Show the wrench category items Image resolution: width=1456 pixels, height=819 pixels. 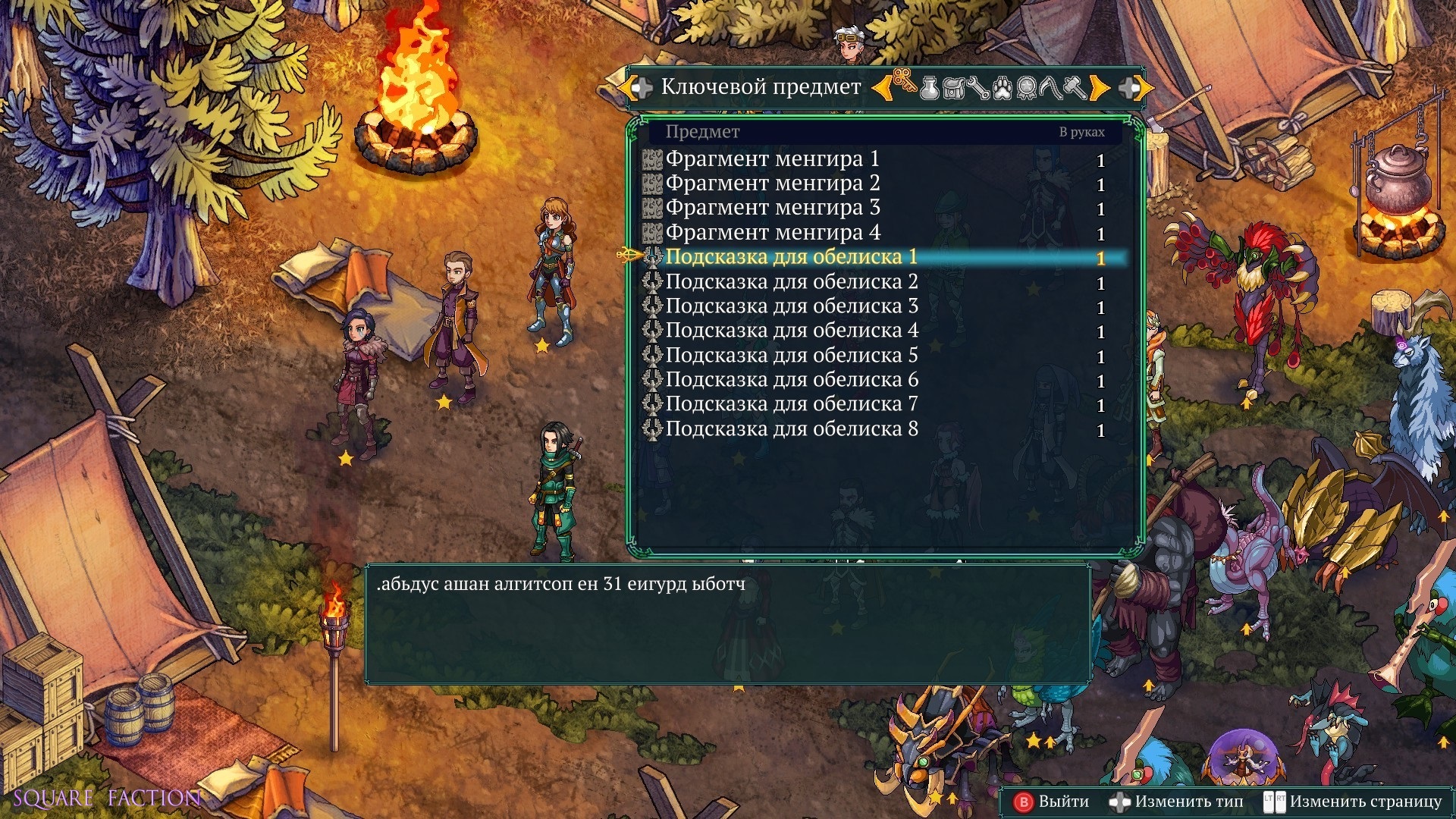click(x=977, y=88)
